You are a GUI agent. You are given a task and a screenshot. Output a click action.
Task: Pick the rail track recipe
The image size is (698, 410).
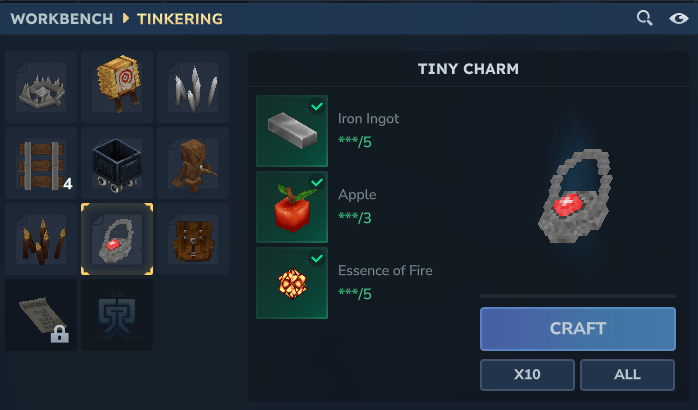click(x=41, y=163)
